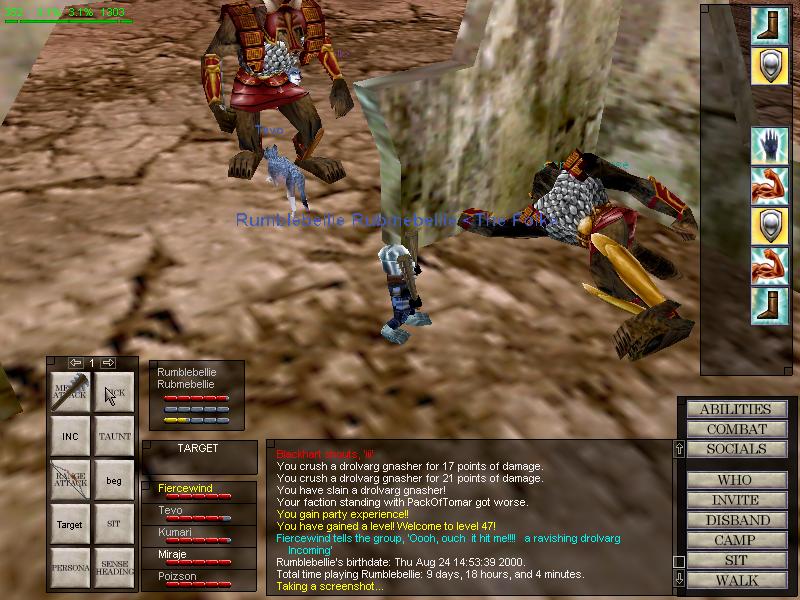The width and height of the screenshot is (800, 600).
Task: Show the Socials tab
Action: coord(735,449)
